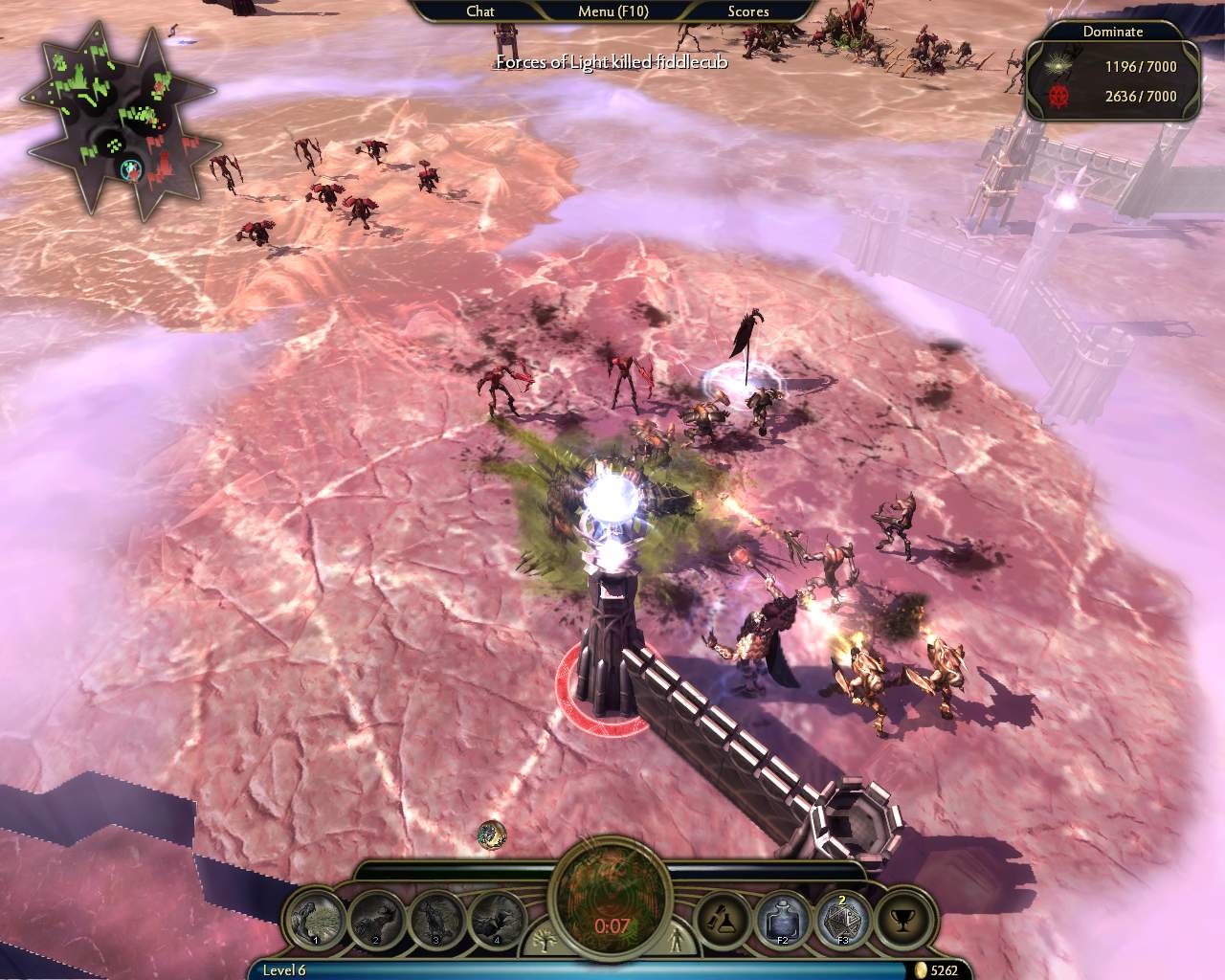Click the small round buff icon above the hotbar

tap(492, 834)
